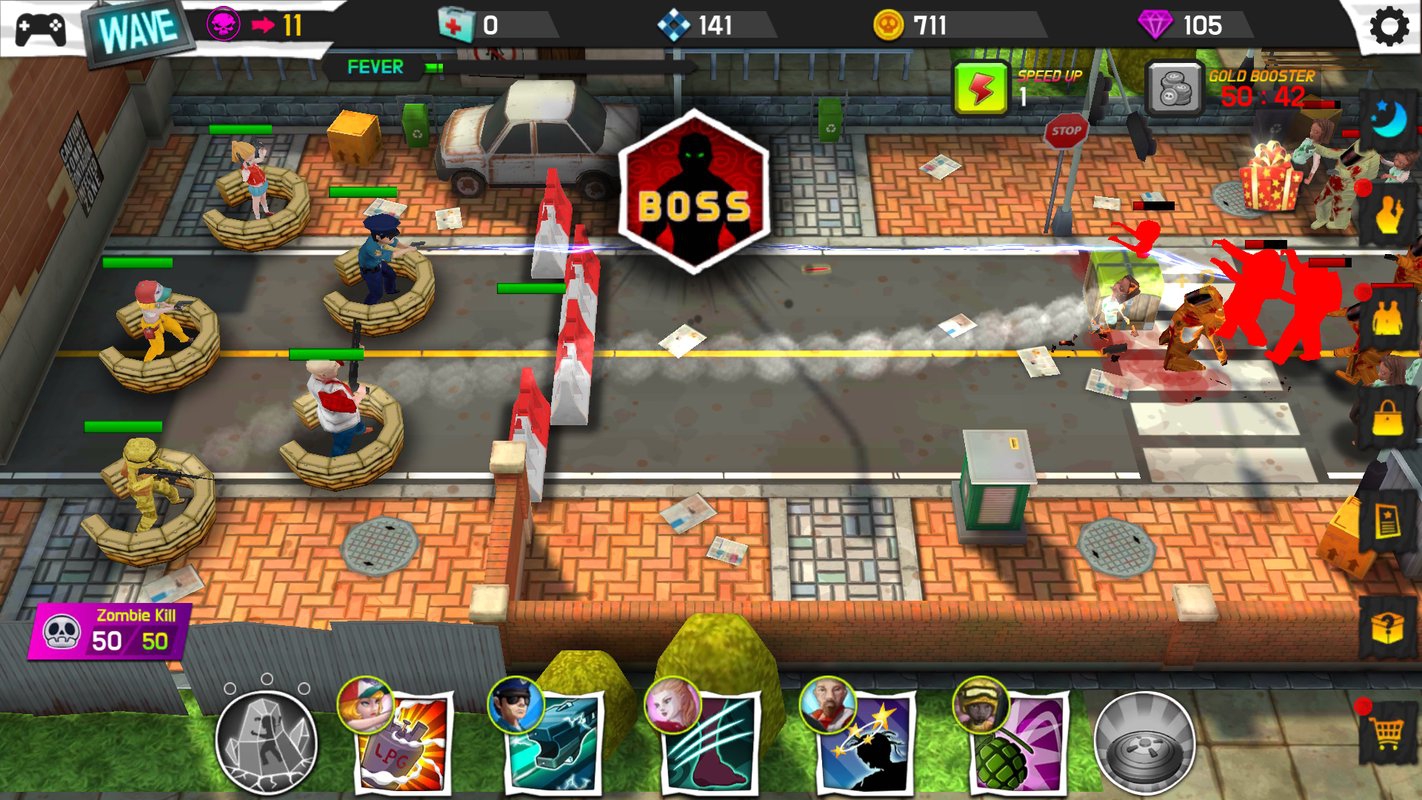Activate the grey ice crystal freeze ability
This screenshot has height=800, width=1422.
point(266,742)
